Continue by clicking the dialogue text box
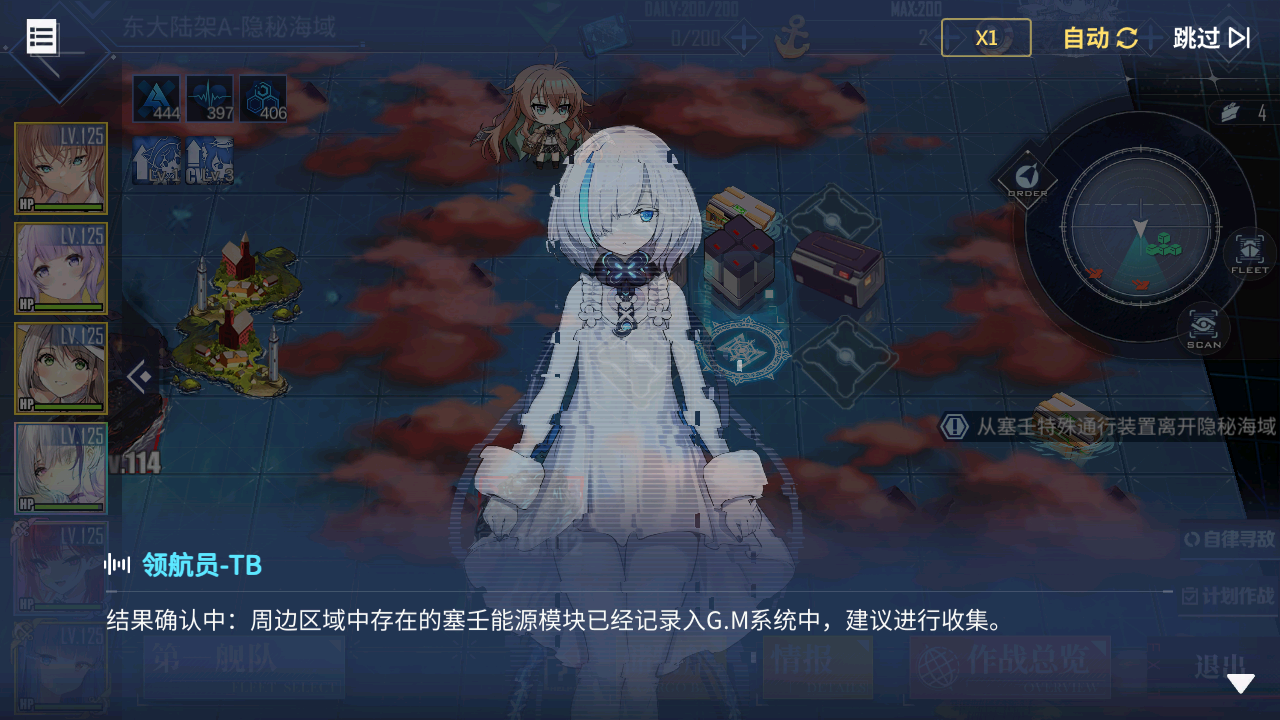 [x=640, y=622]
